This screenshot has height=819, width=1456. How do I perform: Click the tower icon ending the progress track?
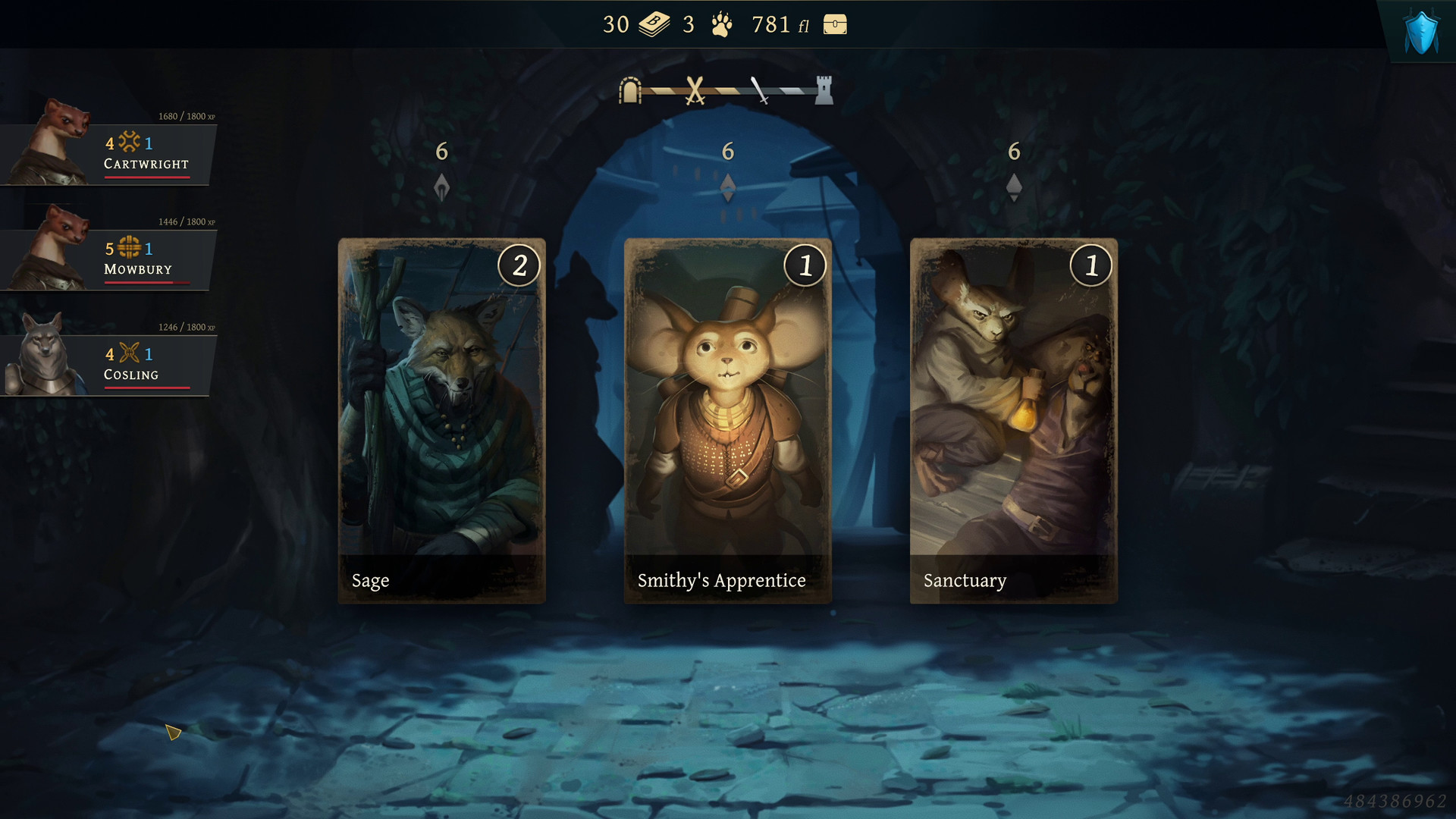823,89
